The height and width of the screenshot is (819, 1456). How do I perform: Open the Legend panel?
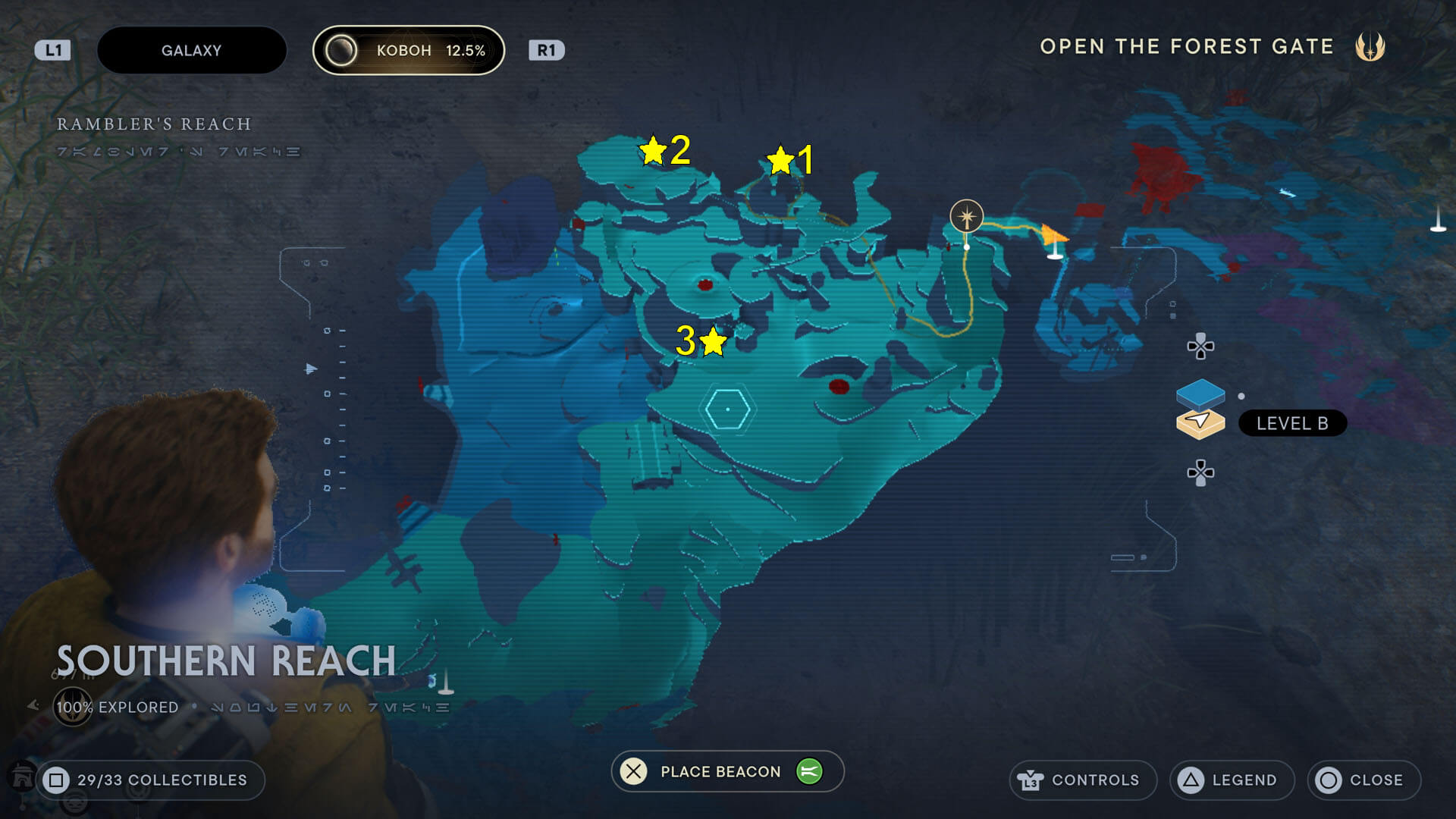point(1232,780)
